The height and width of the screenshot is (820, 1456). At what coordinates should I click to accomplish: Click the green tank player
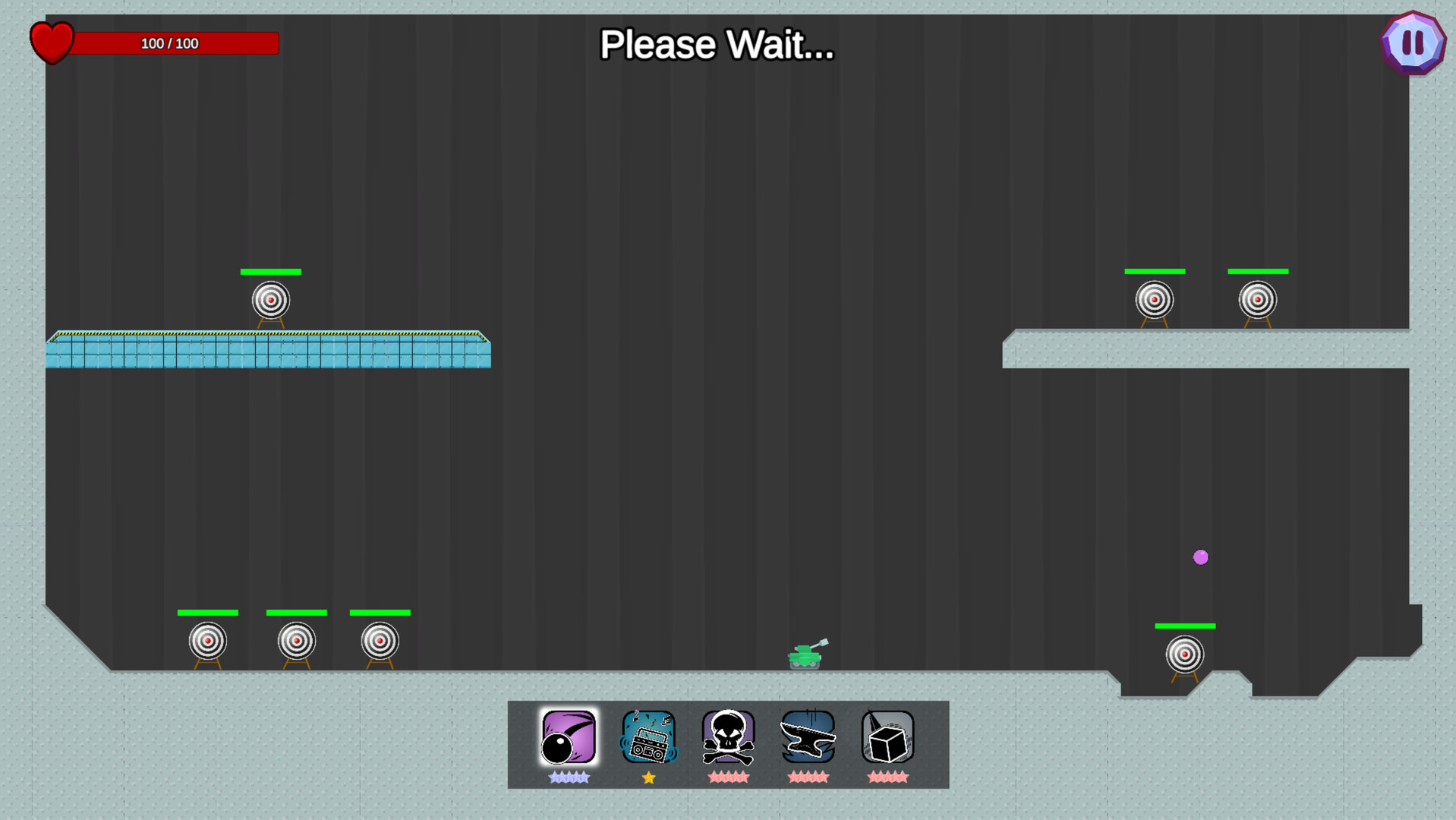[806, 655]
